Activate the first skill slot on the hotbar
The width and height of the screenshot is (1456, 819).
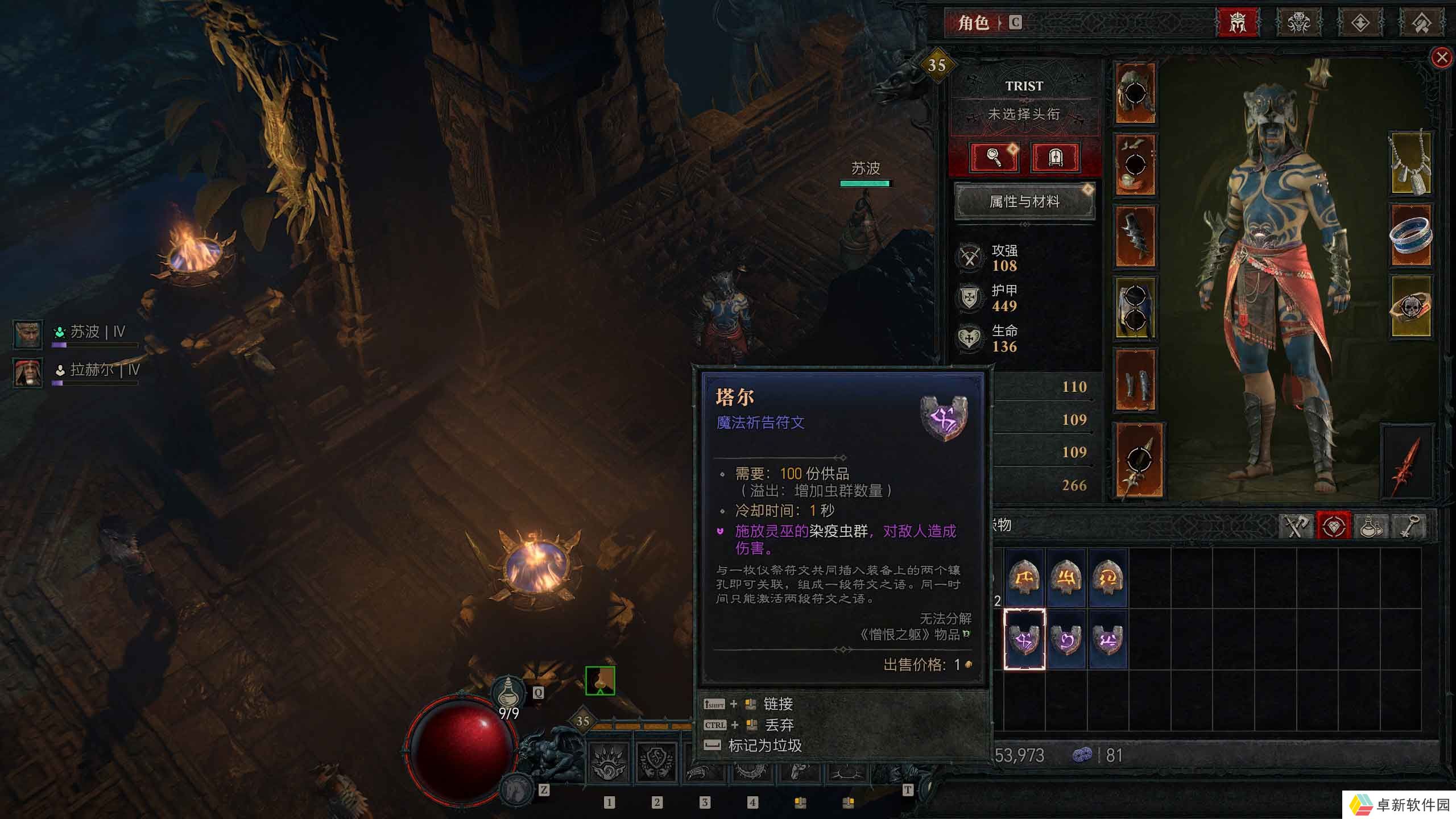pos(609,762)
